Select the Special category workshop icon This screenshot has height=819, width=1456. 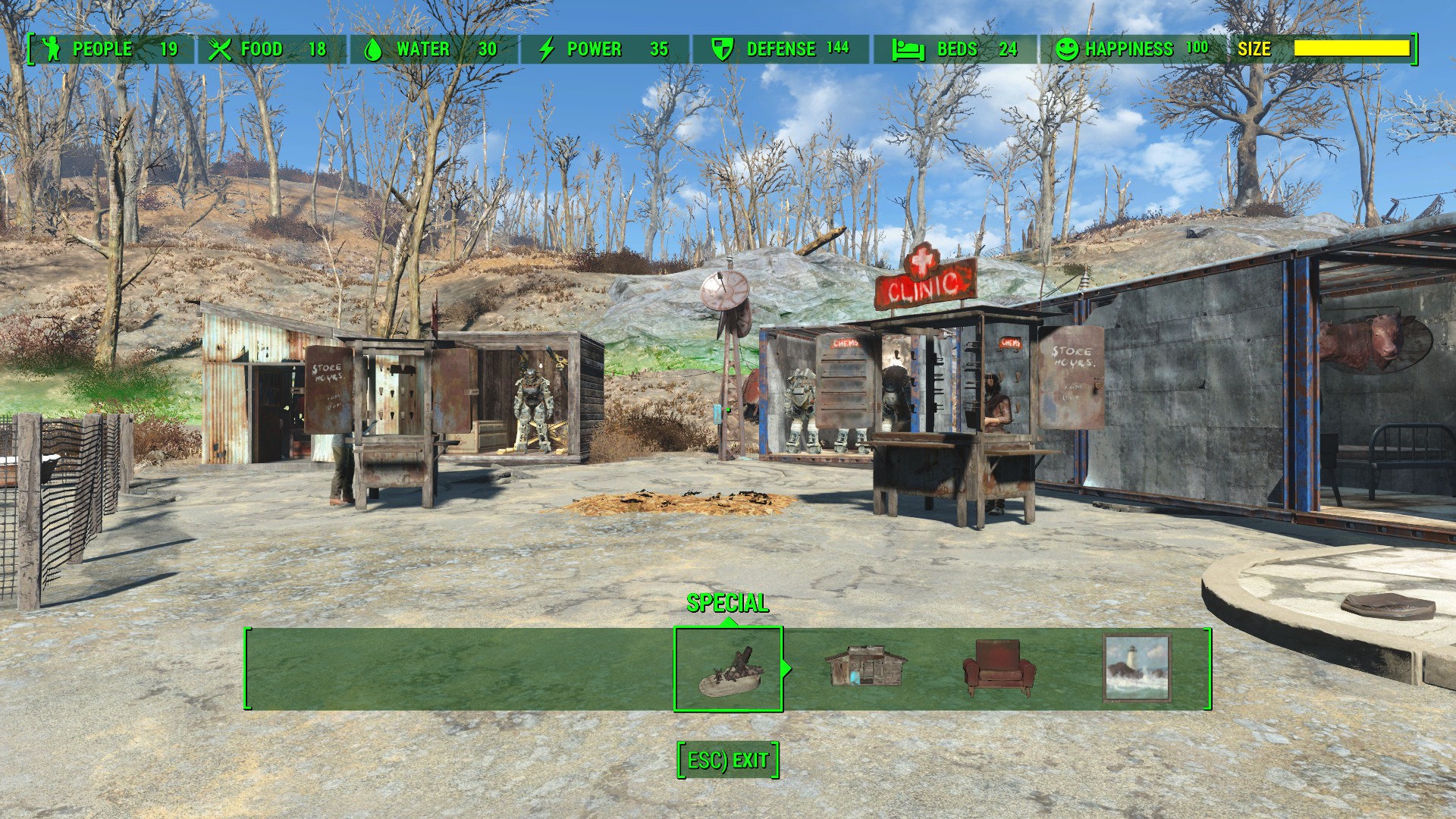tap(728, 670)
